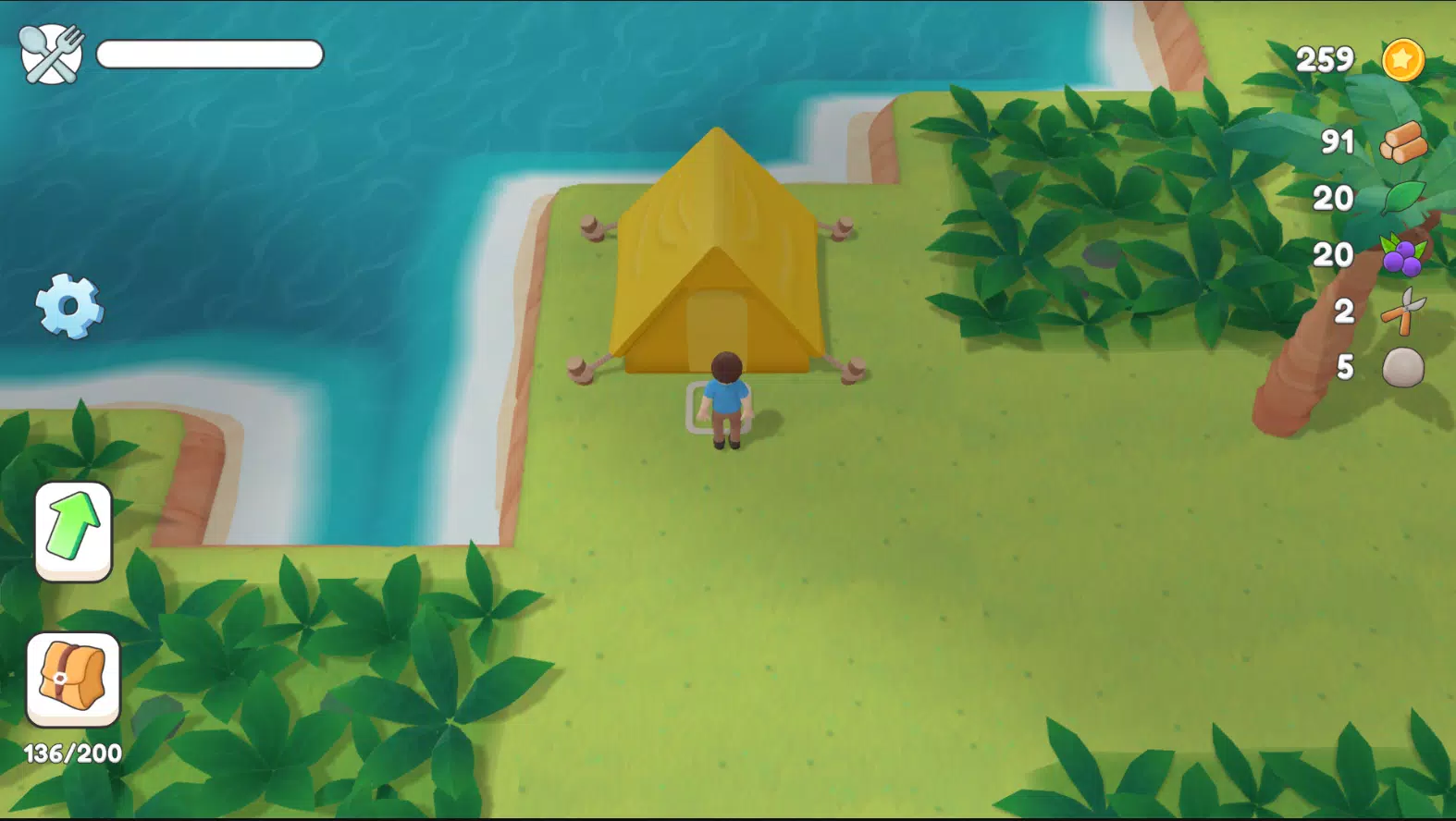Click the highlighted tile marker under the character
This screenshot has width=1456, height=821.
pyautogui.click(x=719, y=410)
